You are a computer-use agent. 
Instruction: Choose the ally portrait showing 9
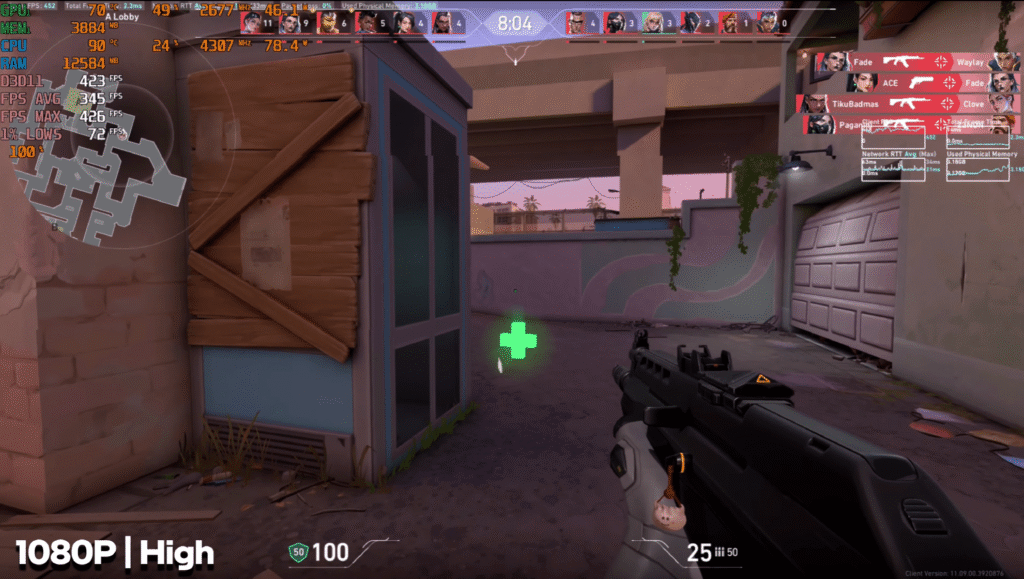(x=290, y=22)
